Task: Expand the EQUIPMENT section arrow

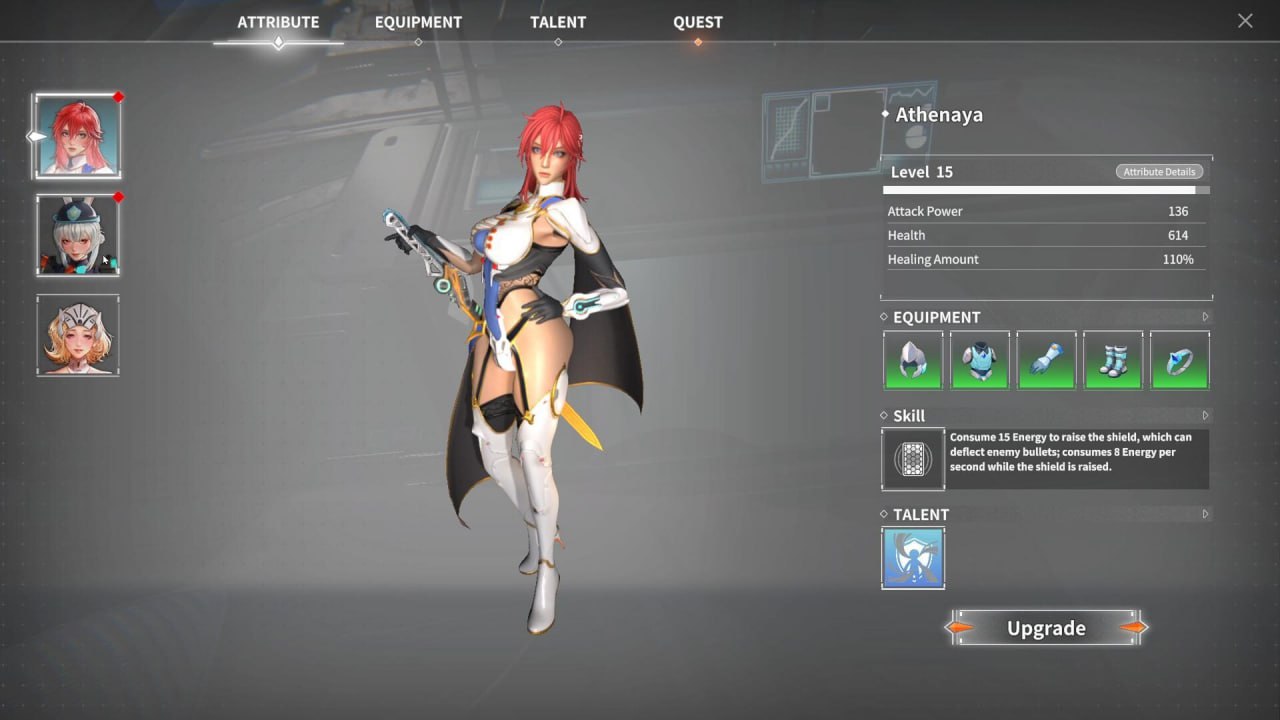Action: point(1206,317)
